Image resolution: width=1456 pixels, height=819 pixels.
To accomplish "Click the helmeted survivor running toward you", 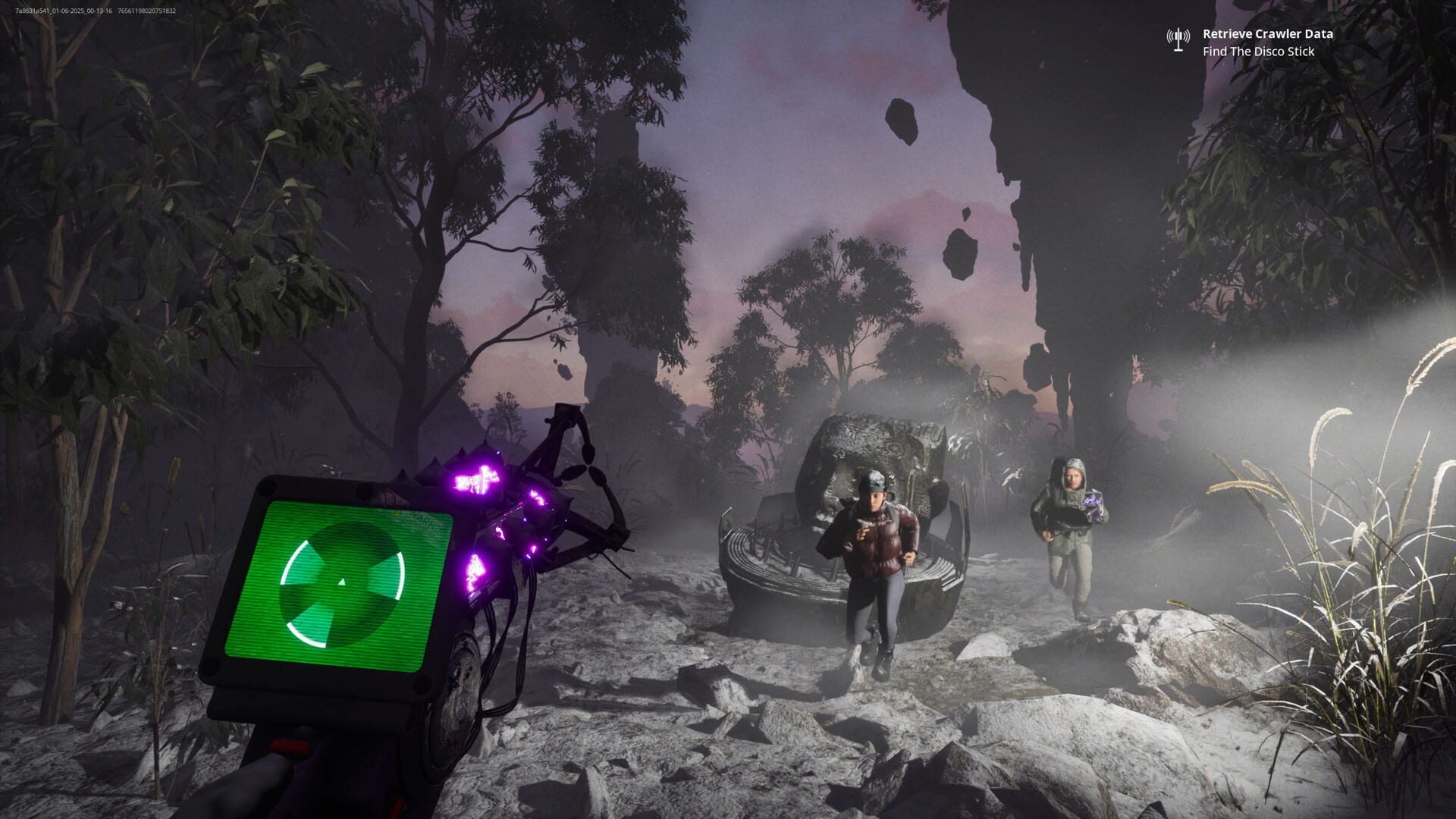I will pos(874,561).
